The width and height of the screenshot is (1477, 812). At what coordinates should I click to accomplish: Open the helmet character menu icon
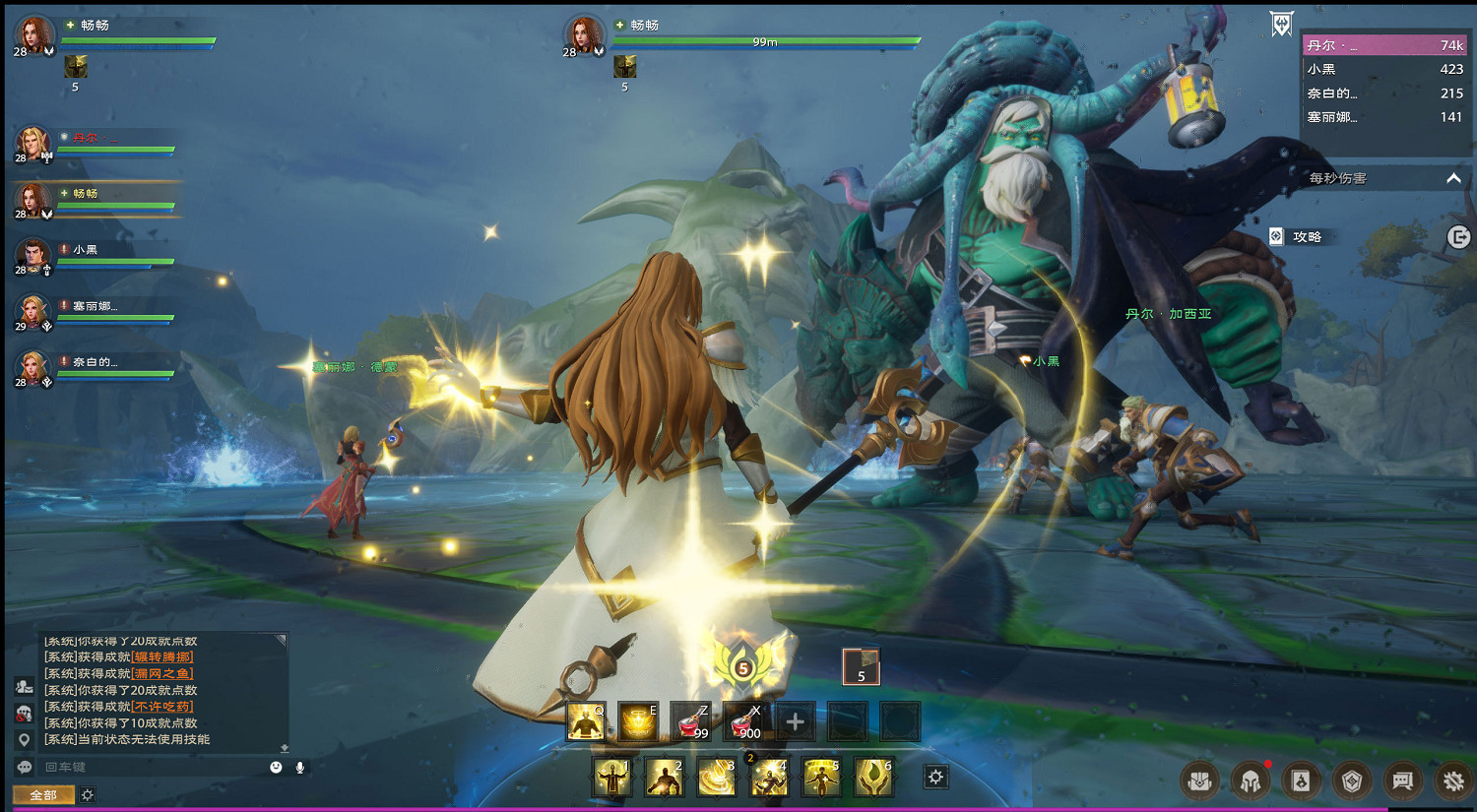(x=1251, y=781)
